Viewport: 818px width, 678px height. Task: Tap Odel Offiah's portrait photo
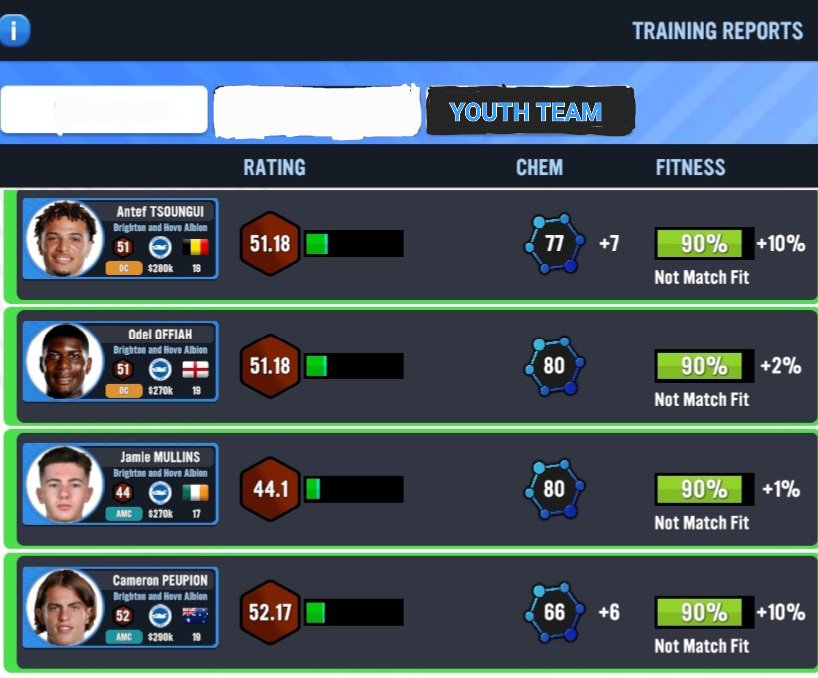[x=65, y=362]
